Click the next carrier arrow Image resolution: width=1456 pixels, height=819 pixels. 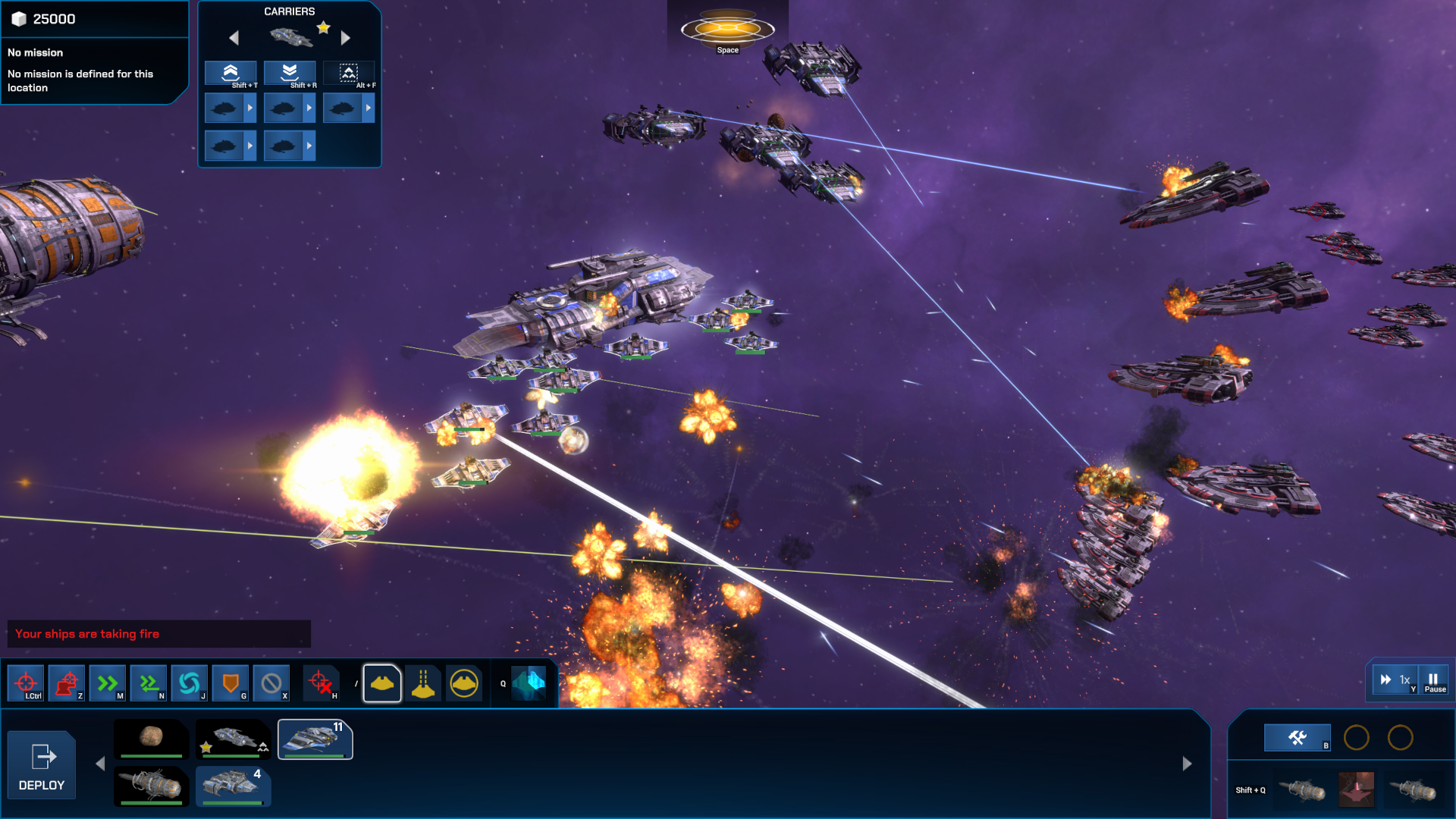point(347,37)
